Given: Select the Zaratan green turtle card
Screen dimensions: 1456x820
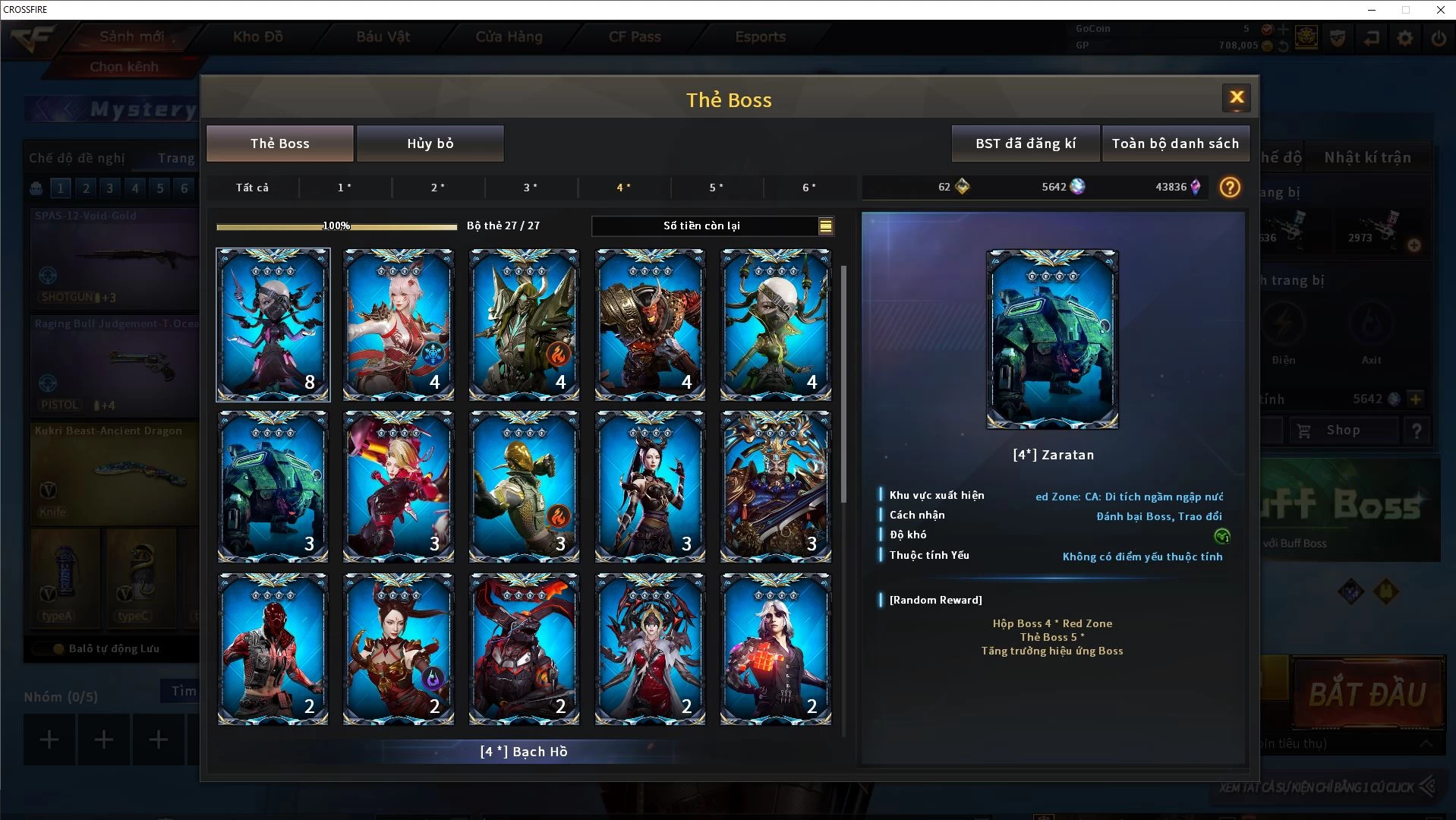Looking at the screenshot, I should [273, 486].
